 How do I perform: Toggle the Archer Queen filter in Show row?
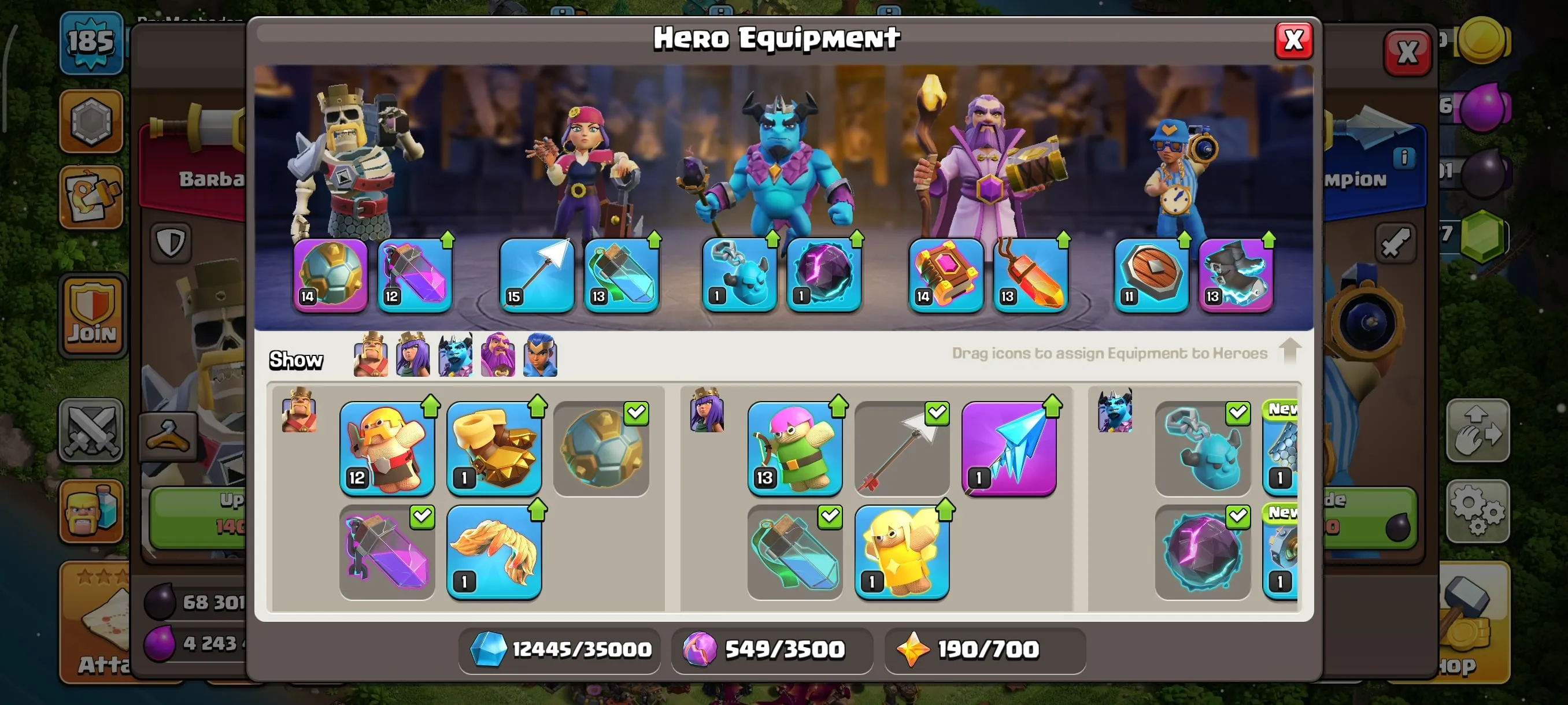413,356
